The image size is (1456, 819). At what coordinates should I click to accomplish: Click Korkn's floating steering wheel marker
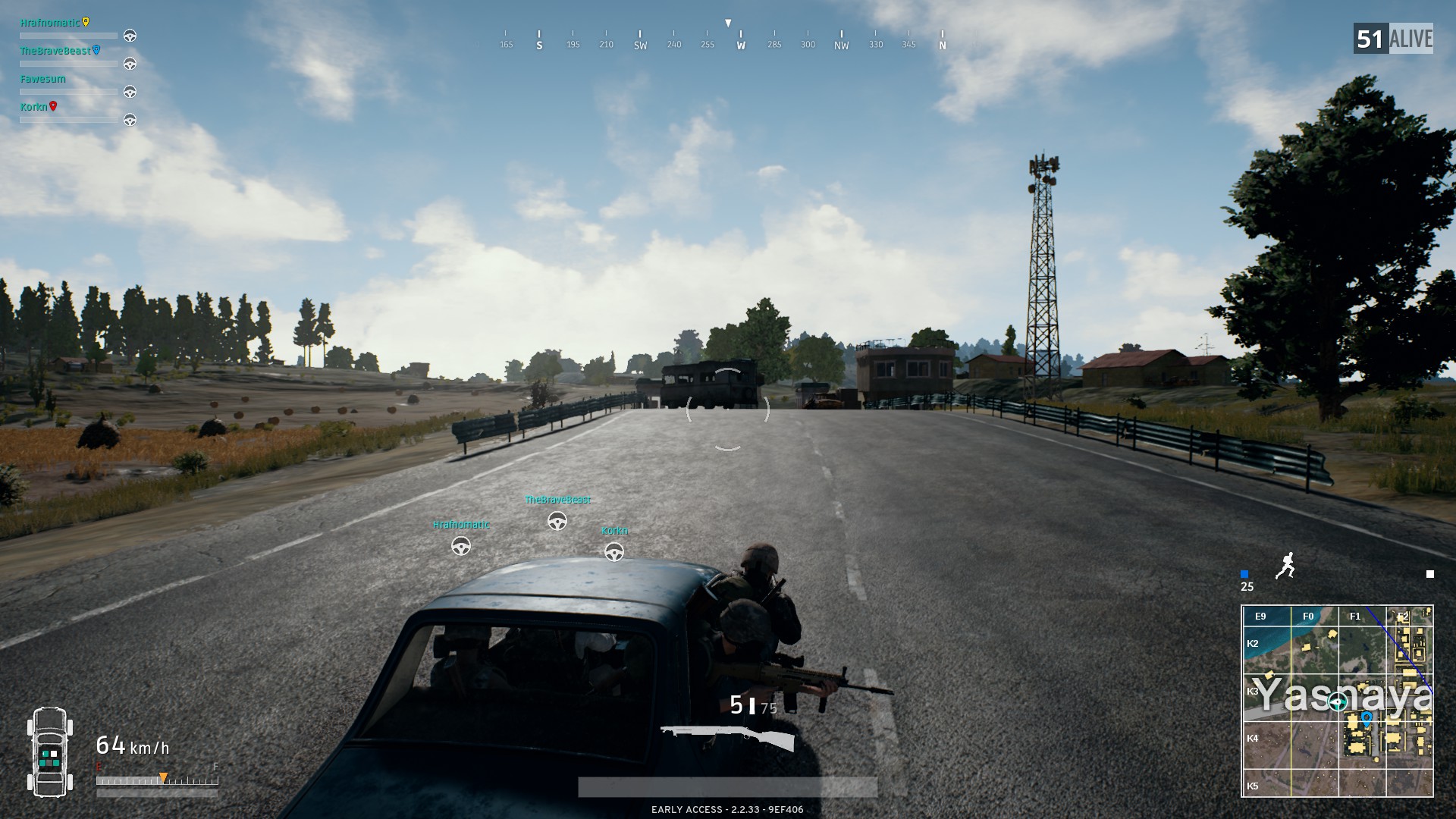[x=614, y=552]
